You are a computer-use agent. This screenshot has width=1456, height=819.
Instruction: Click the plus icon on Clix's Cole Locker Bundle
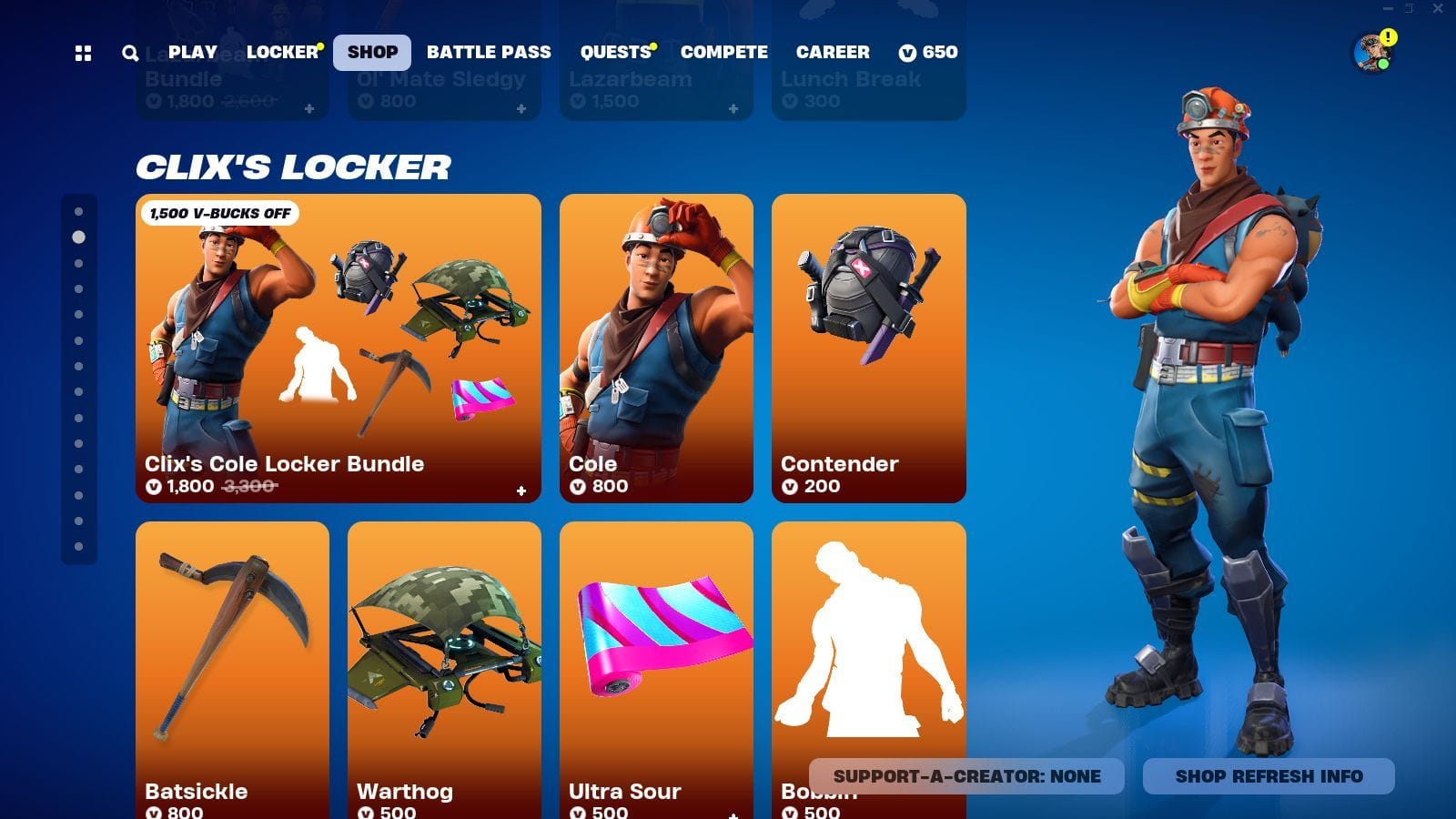click(521, 490)
